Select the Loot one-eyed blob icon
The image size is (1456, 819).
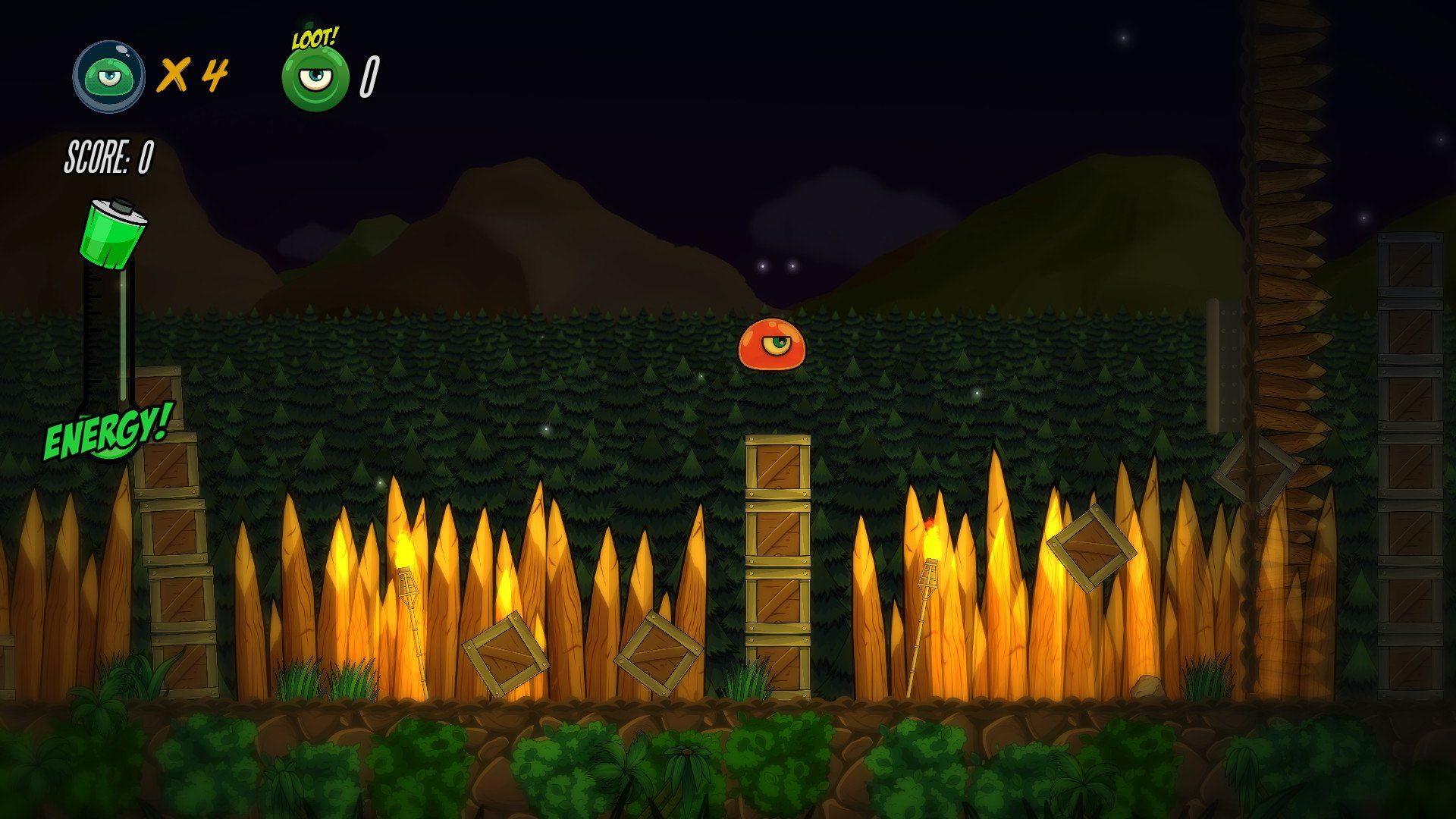(315, 77)
